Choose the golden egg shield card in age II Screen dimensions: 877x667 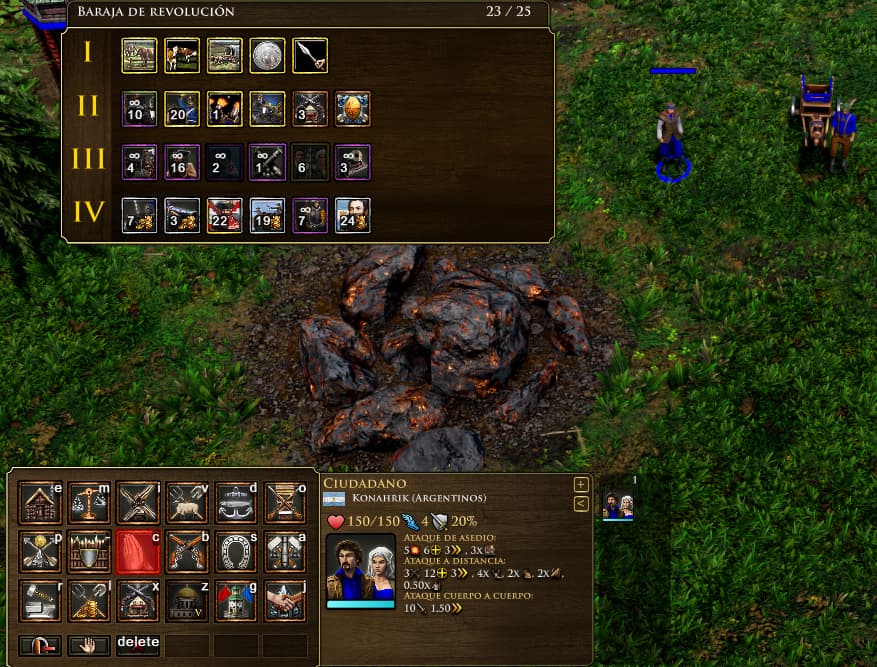(x=353, y=108)
